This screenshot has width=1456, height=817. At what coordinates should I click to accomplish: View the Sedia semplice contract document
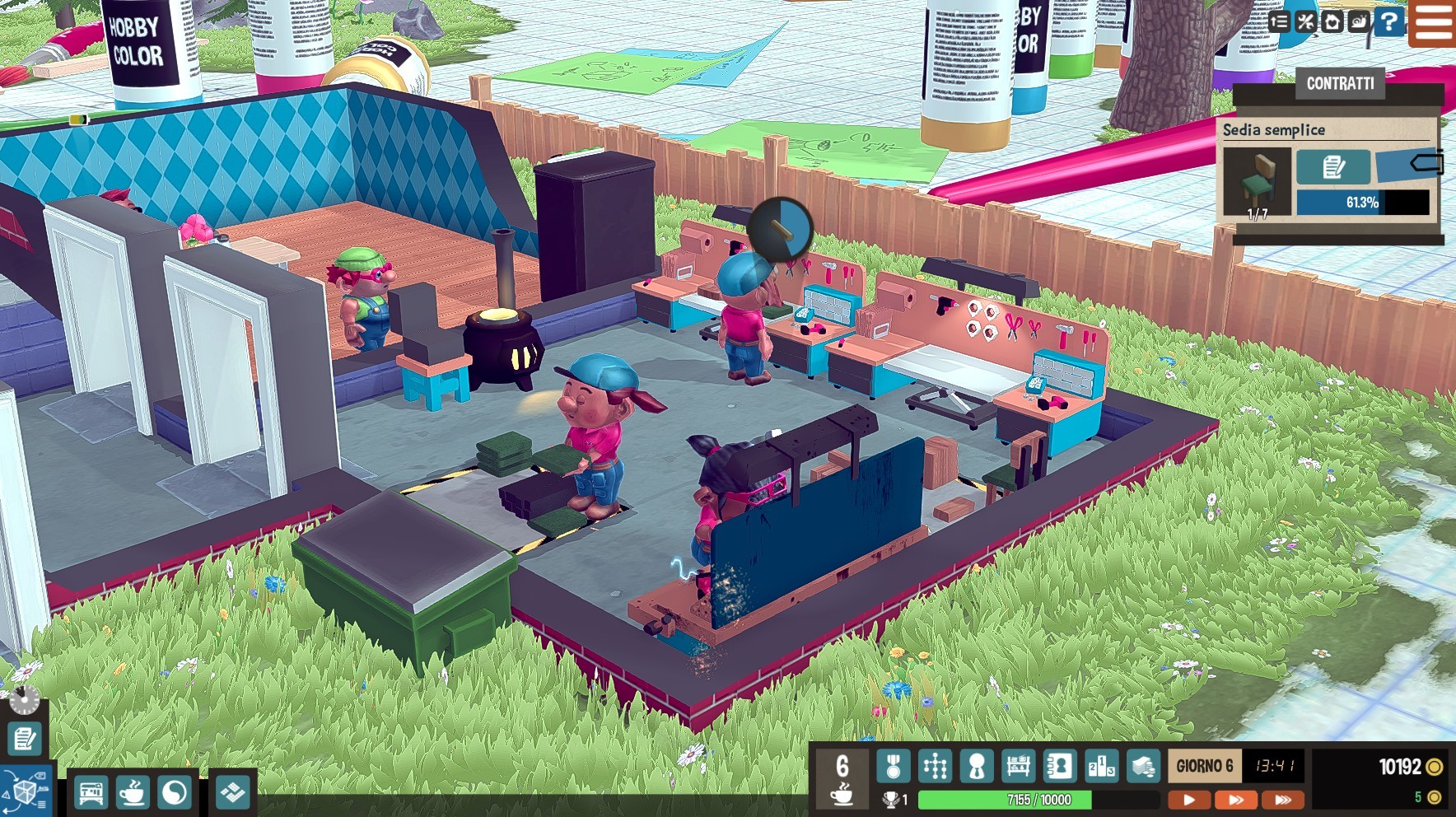[x=1333, y=167]
